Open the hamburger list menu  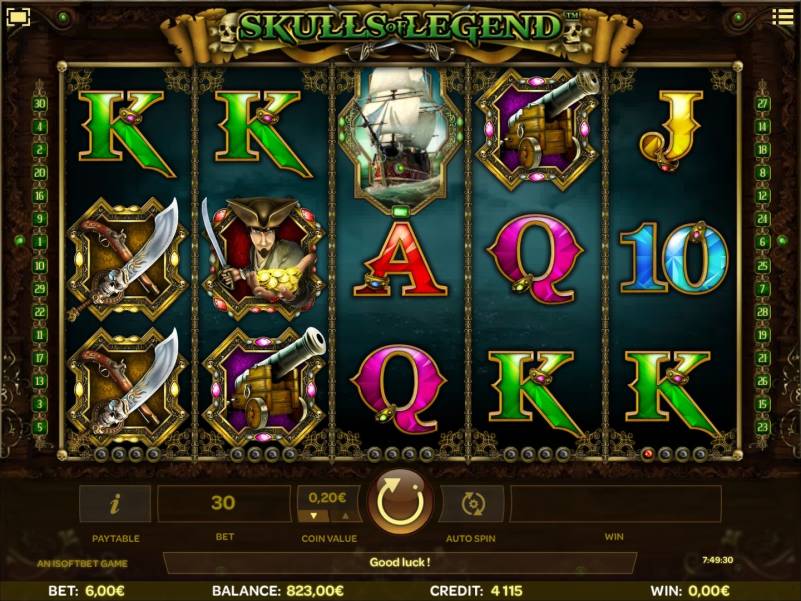tap(782, 17)
